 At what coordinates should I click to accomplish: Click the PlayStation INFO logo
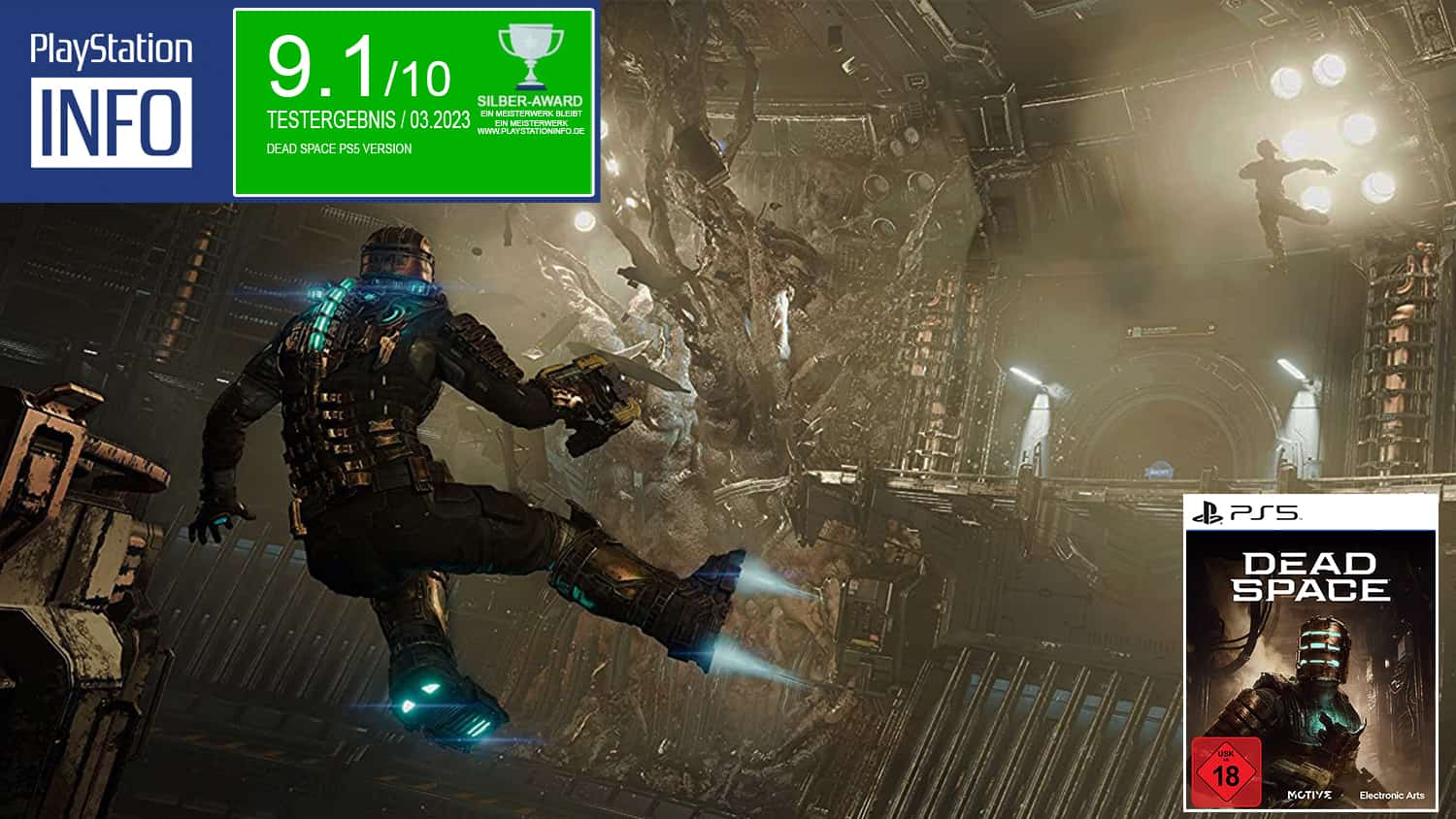click(112, 100)
